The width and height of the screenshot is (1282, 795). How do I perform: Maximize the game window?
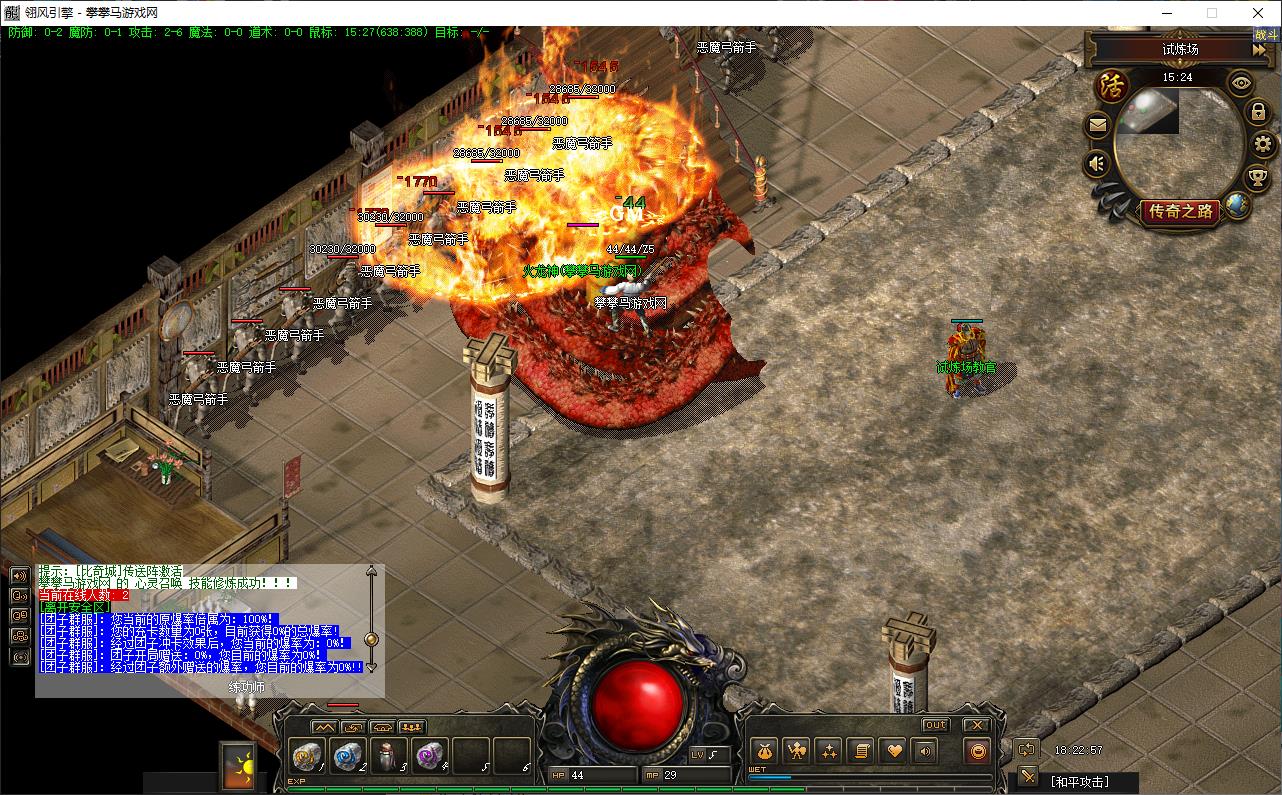coord(1212,13)
